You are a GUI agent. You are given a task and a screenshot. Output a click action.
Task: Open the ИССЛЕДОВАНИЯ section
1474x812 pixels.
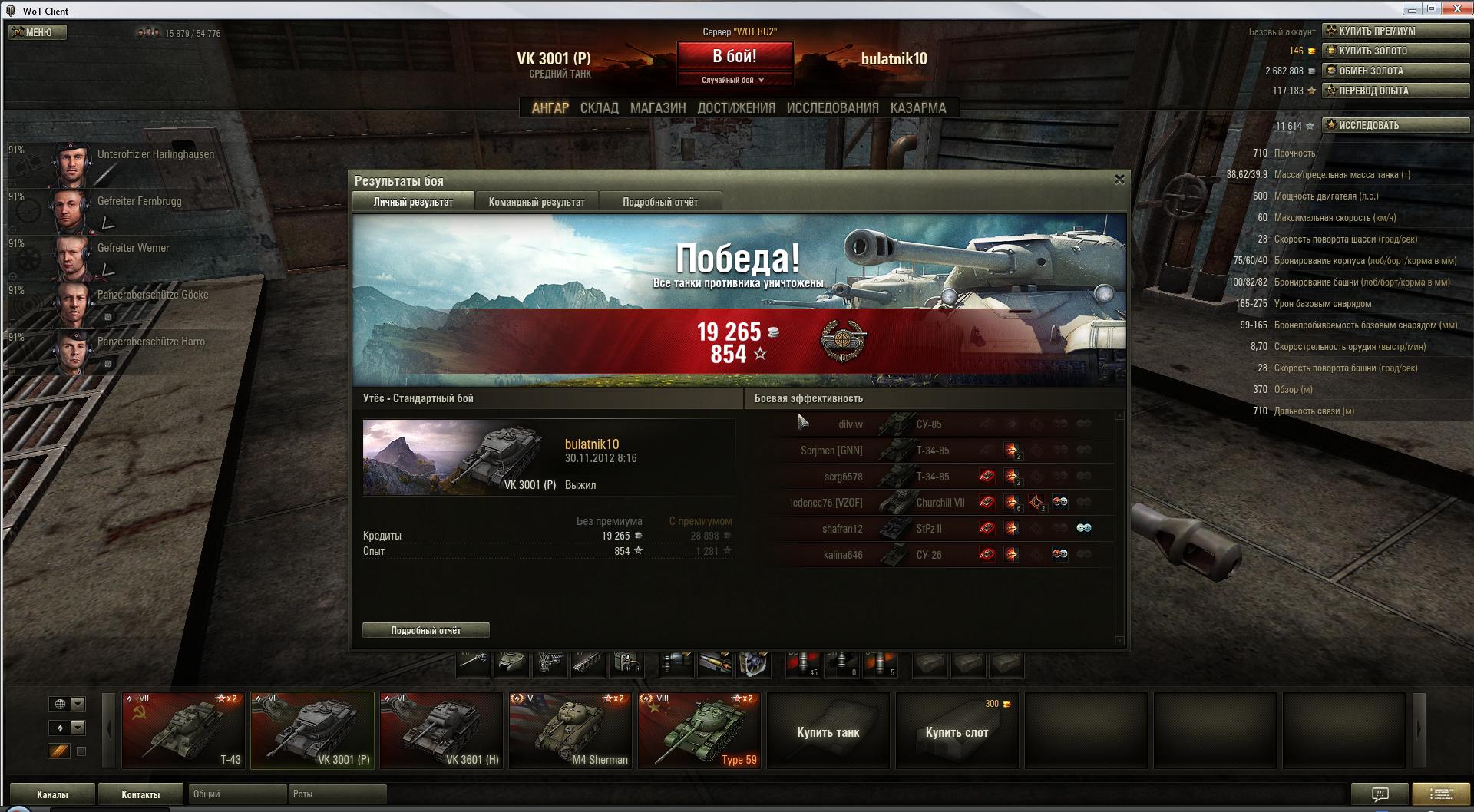[x=832, y=108]
